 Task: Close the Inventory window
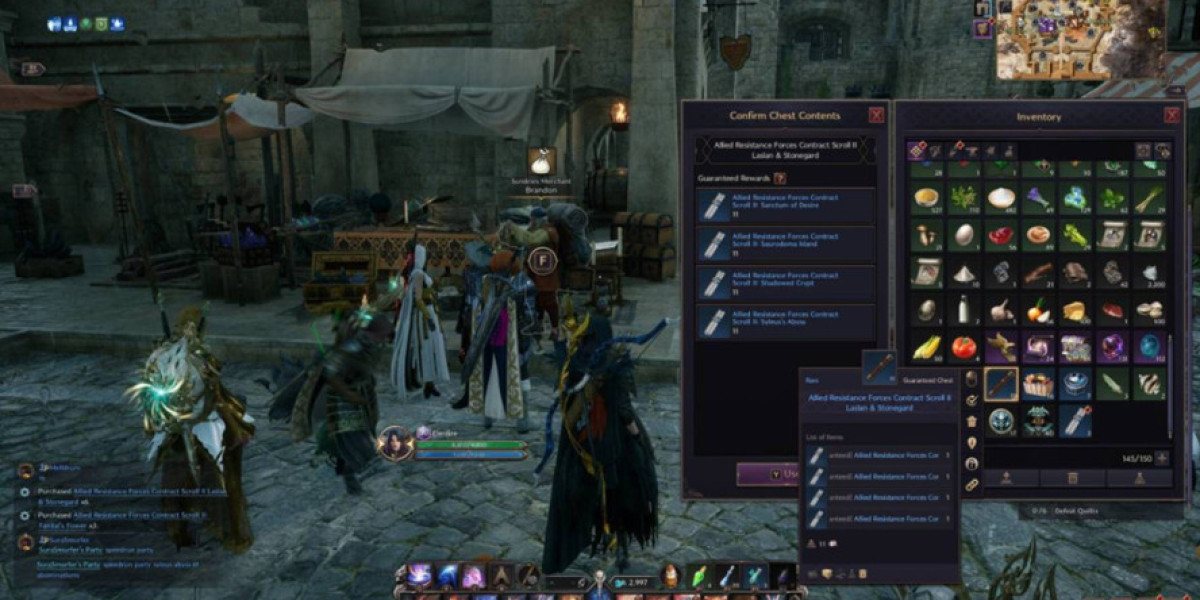[1172, 116]
